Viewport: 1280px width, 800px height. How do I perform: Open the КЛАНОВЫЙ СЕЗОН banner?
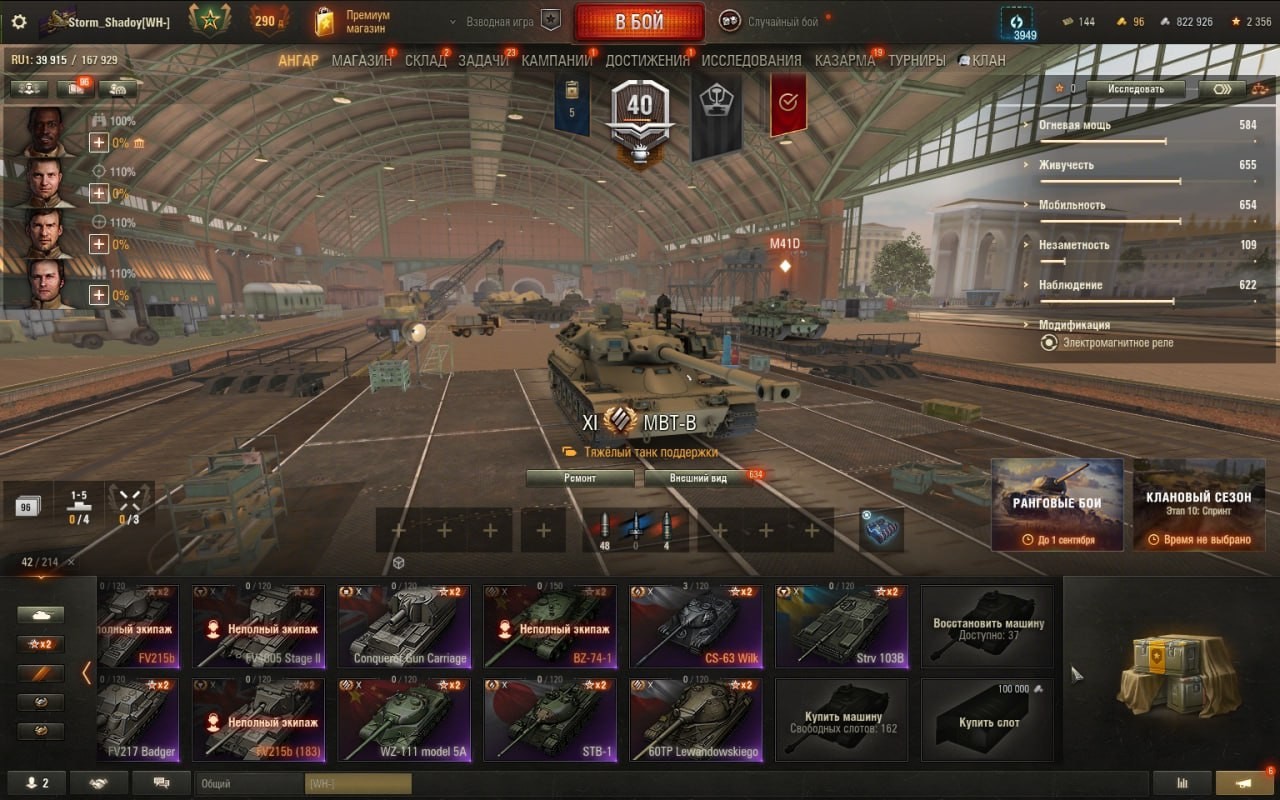point(1198,505)
